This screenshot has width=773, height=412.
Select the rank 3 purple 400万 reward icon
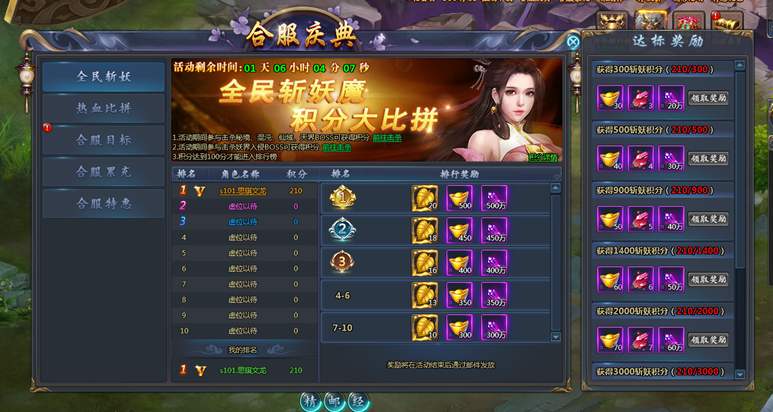point(494,263)
